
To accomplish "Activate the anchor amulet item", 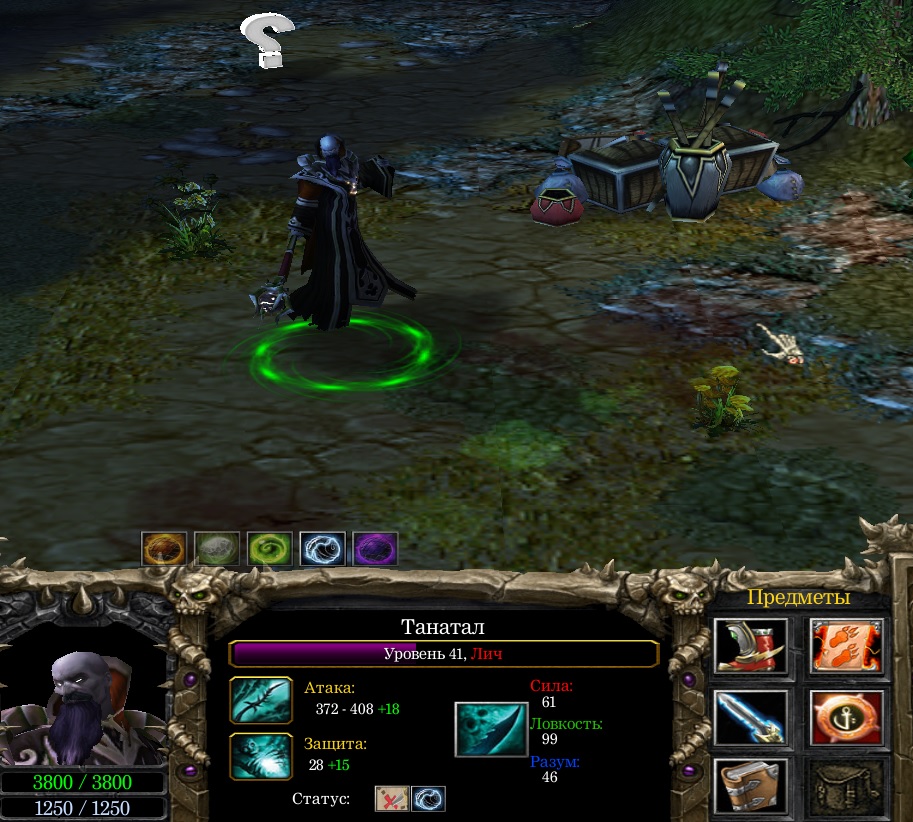I will pos(846,717).
